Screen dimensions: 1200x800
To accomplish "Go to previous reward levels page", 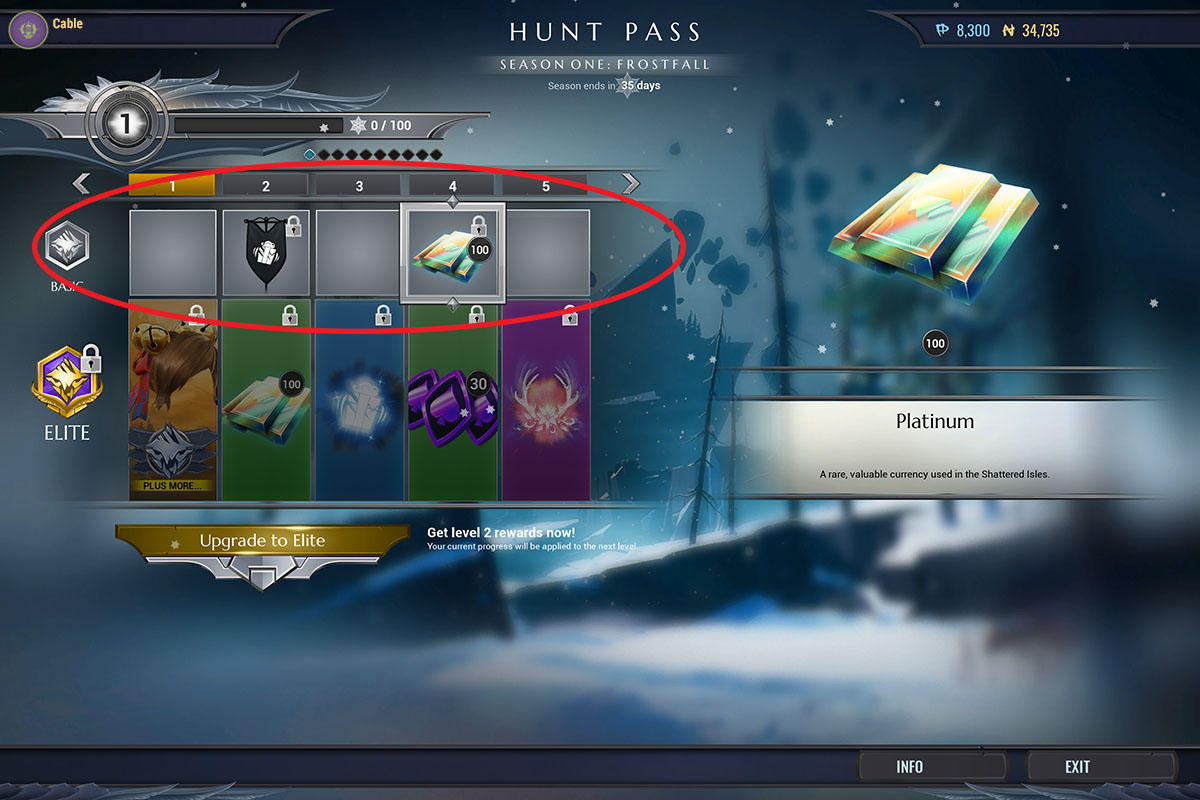I will pyautogui.click(x=82, y=184).
